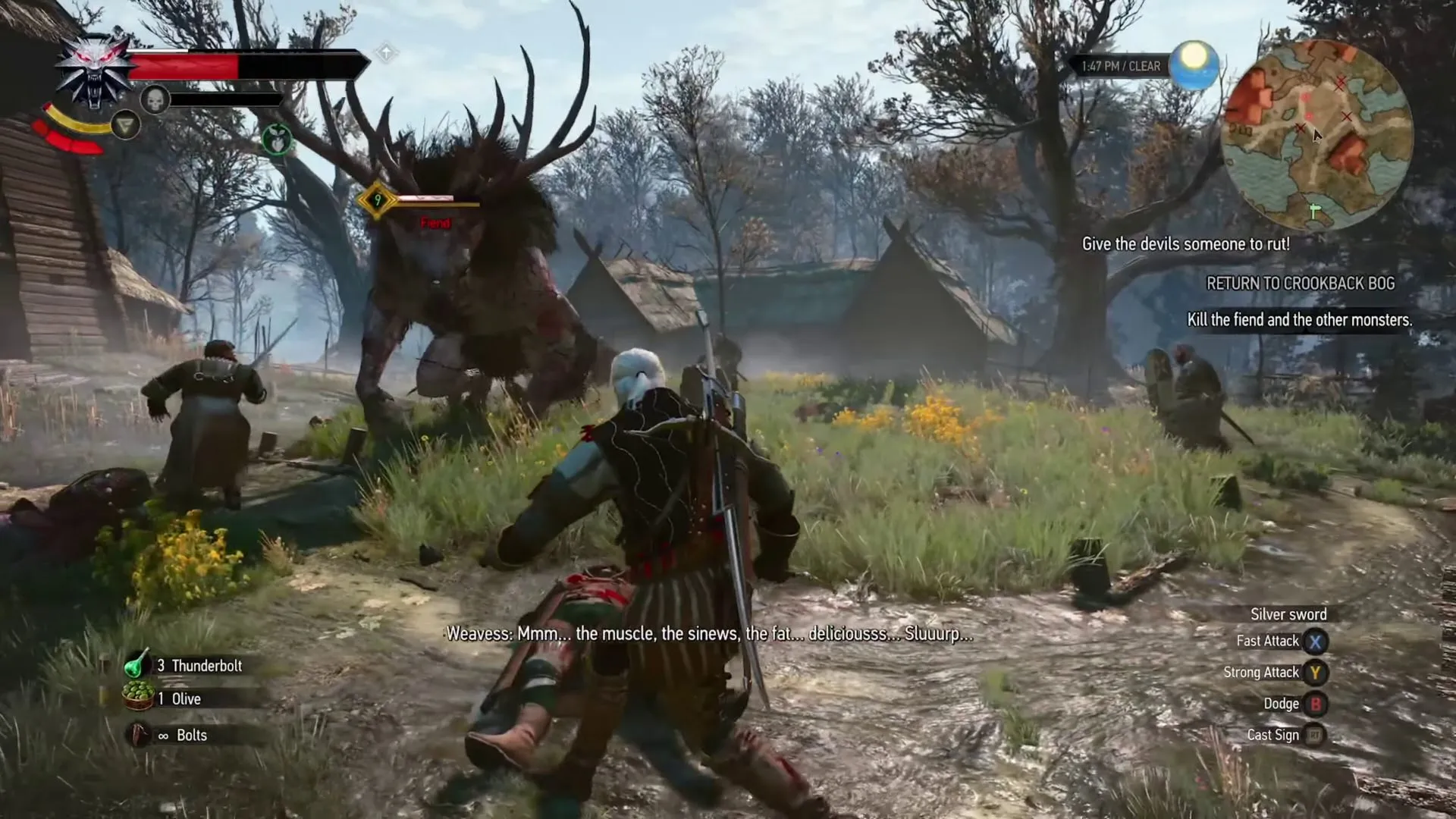Select the green active buff icon

[277, 140]
